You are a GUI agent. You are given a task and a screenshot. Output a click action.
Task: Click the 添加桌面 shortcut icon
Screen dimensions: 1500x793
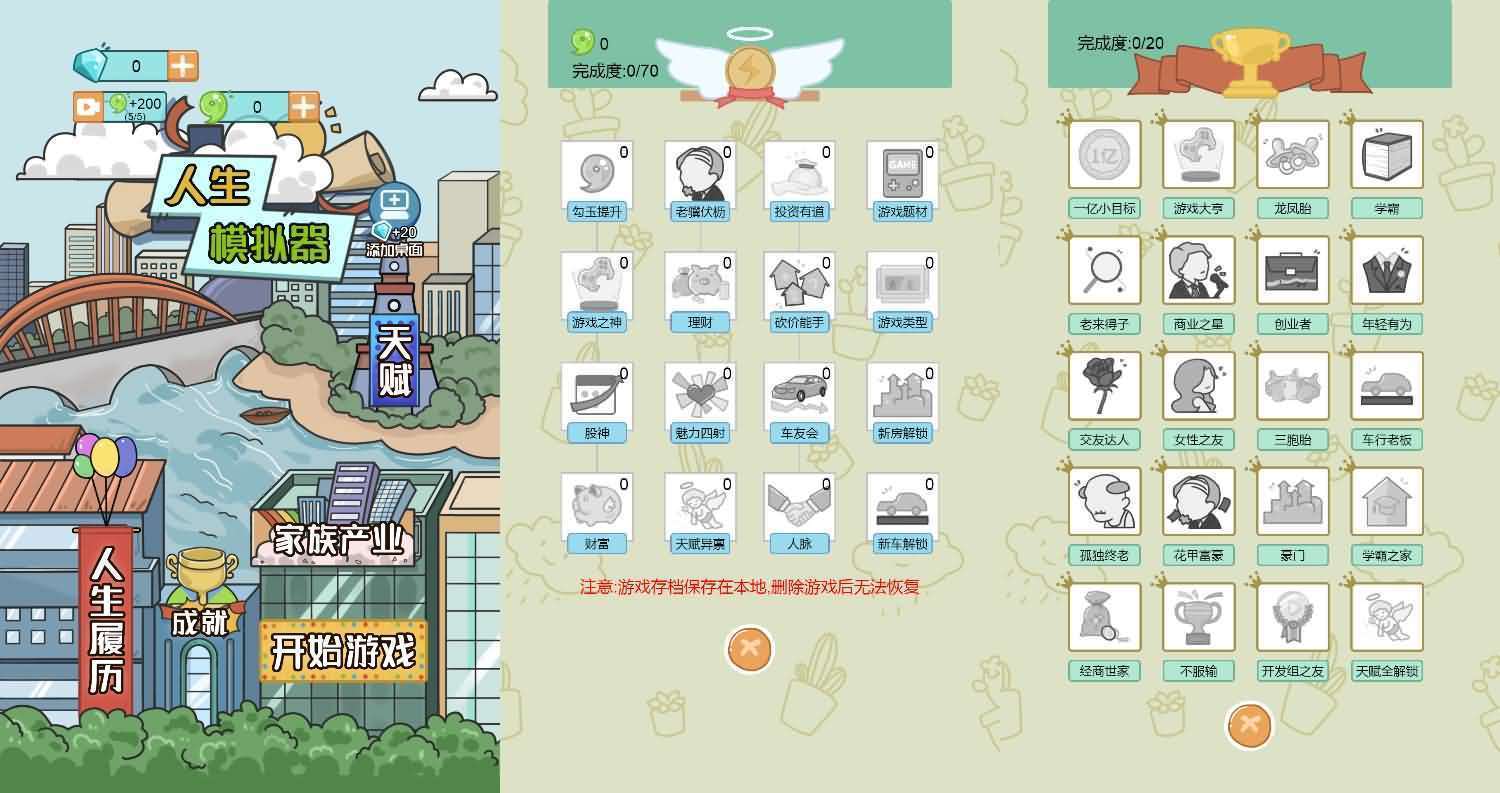397,206
